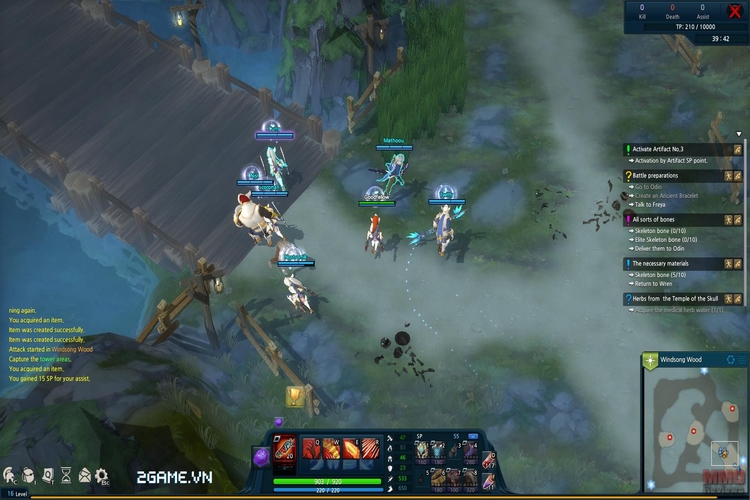750x500 pixels.
Task: Open the character helmet menu icon
Action: (x=10, y=475)
